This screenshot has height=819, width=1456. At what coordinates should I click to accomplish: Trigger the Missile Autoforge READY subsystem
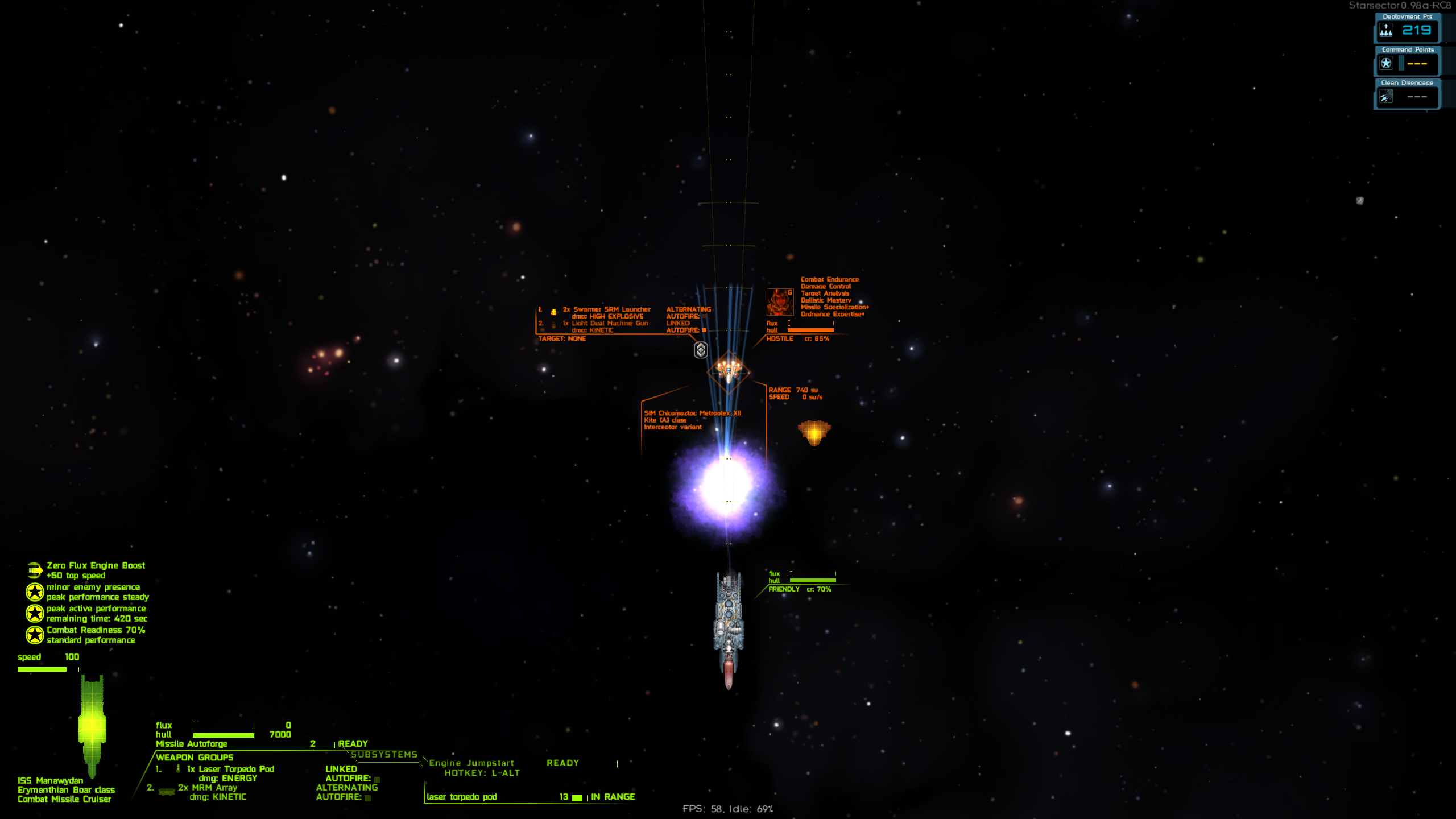[353, 744]
